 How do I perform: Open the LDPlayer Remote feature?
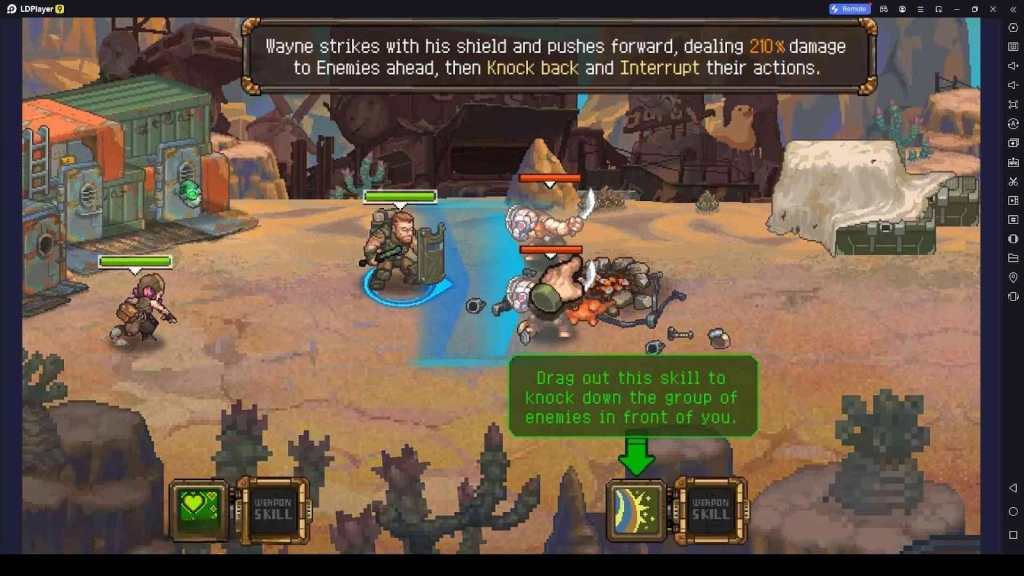click(849, 9)
